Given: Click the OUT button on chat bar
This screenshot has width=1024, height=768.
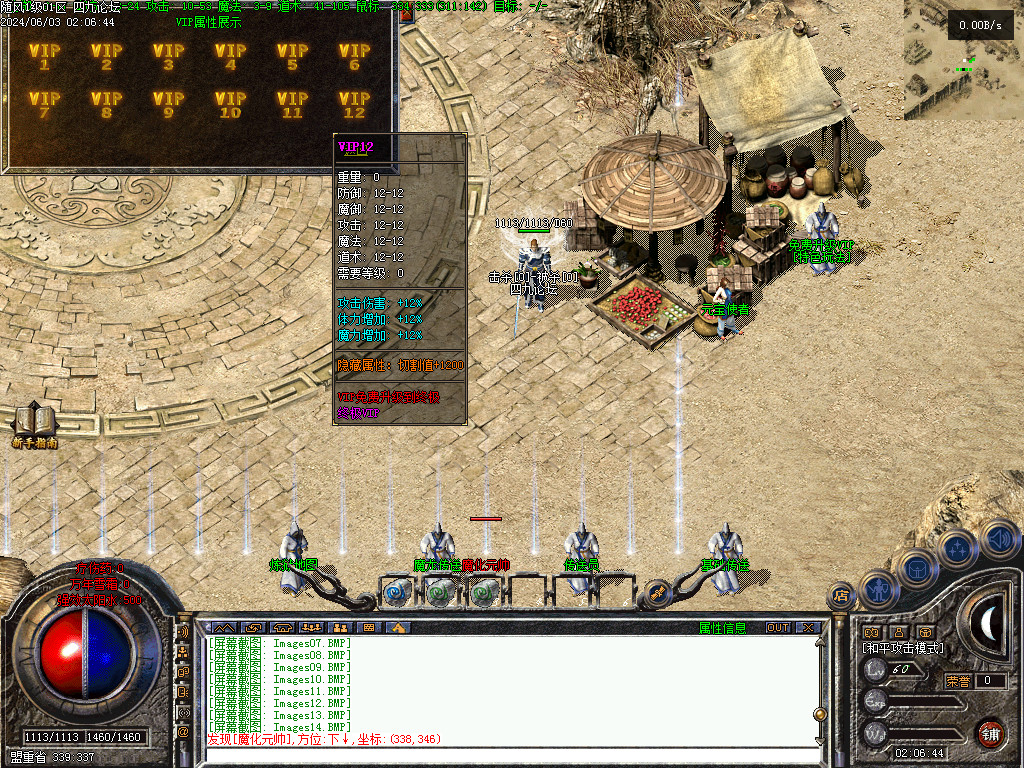Looking at the screenshot, I should 778,628.
